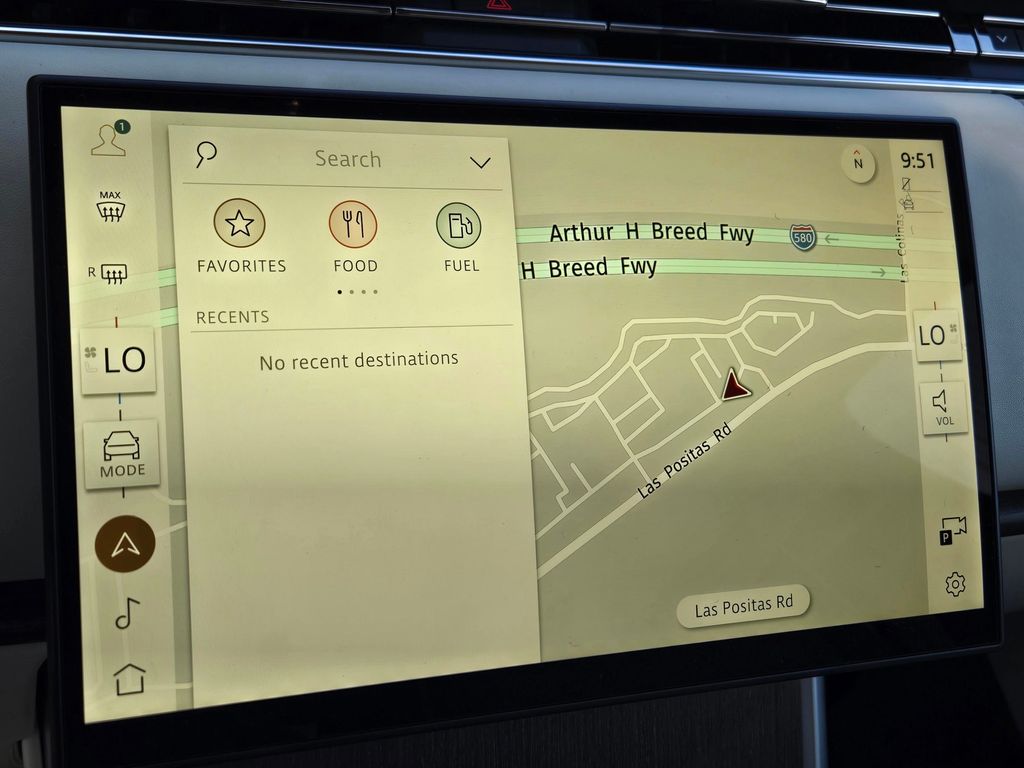
Task: Go to the home screen
Action: 130,678
